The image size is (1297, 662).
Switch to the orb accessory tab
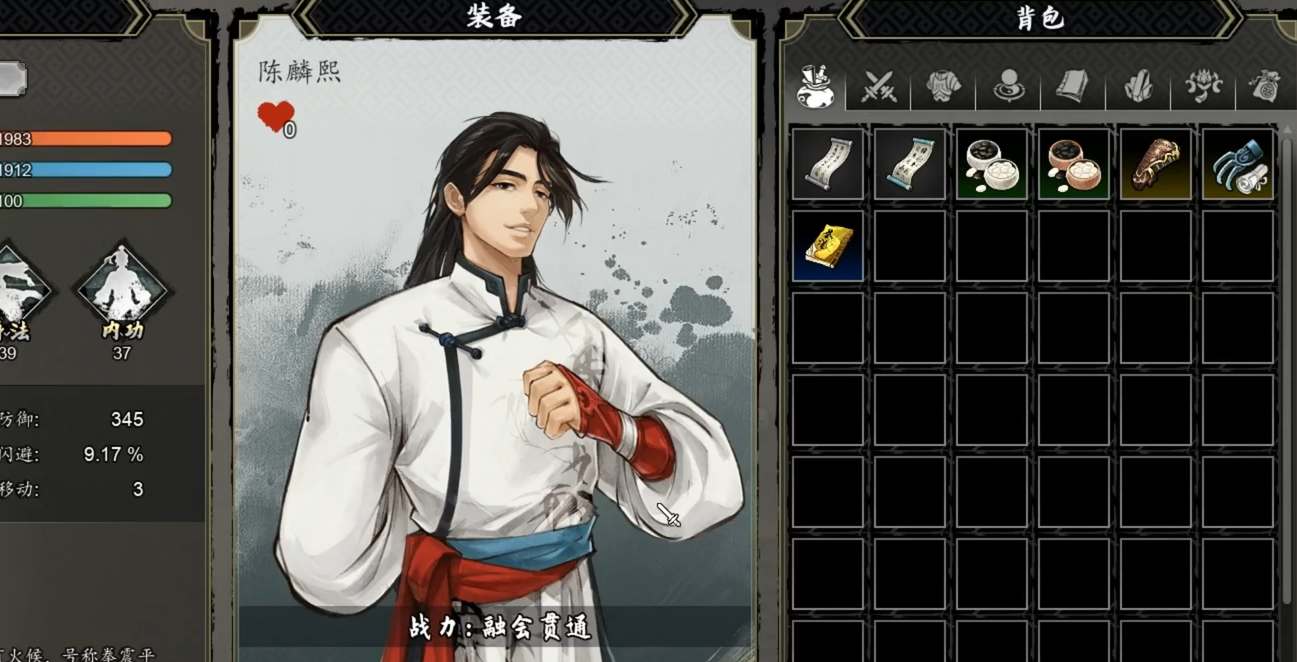(x=1008, y=88)
